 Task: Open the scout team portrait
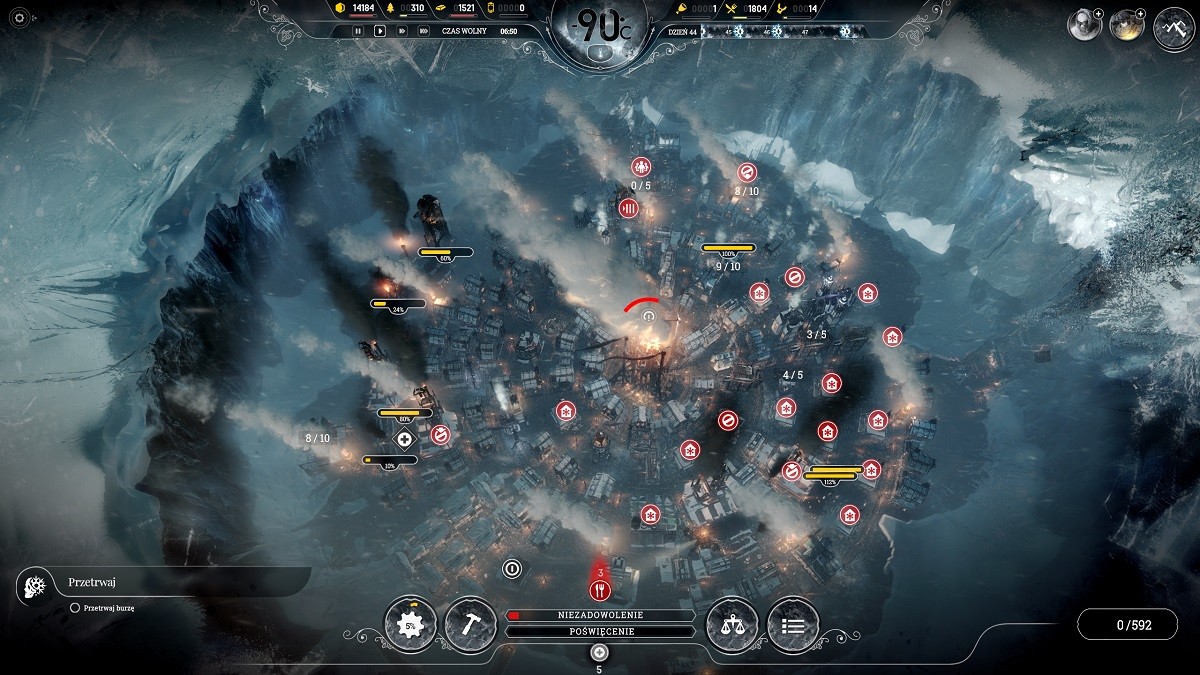pyautogui.click(x=1083, y=25)
